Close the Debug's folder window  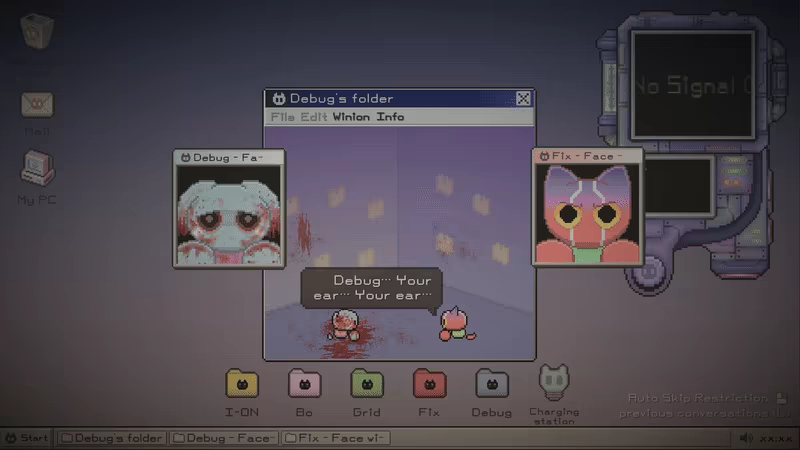523,98
